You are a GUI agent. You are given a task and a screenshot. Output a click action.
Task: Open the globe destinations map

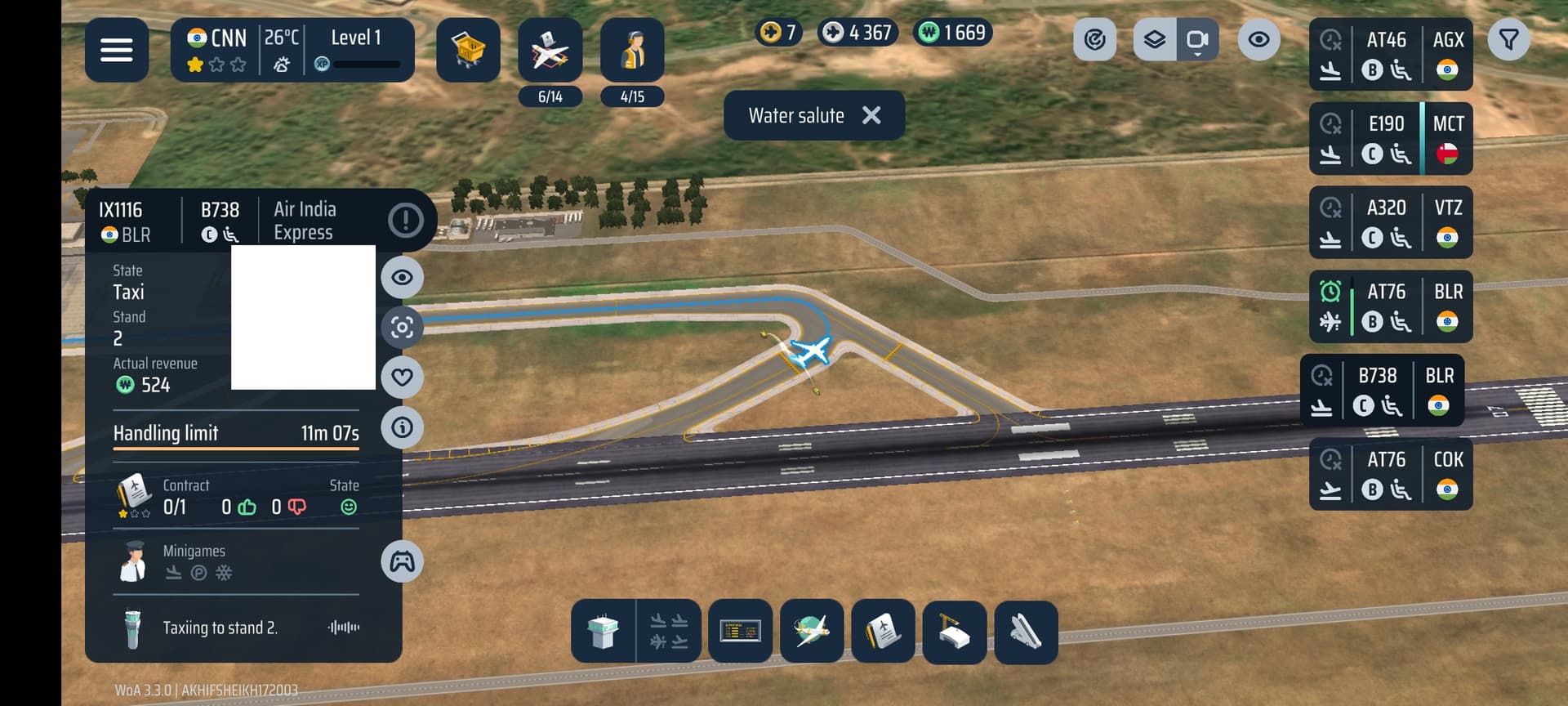pos(812,632)
